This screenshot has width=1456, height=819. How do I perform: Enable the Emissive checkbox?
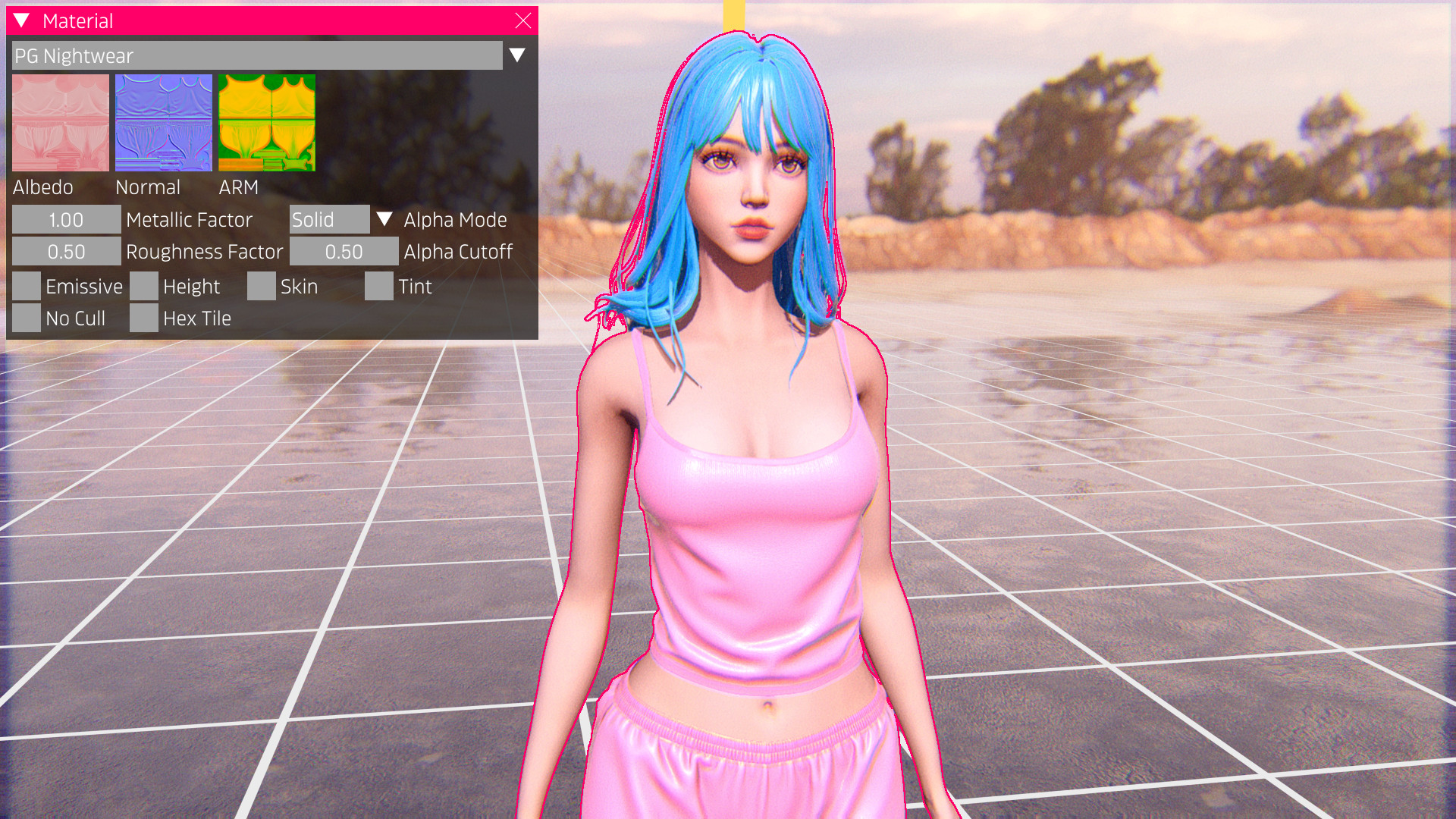pos(27,287)
